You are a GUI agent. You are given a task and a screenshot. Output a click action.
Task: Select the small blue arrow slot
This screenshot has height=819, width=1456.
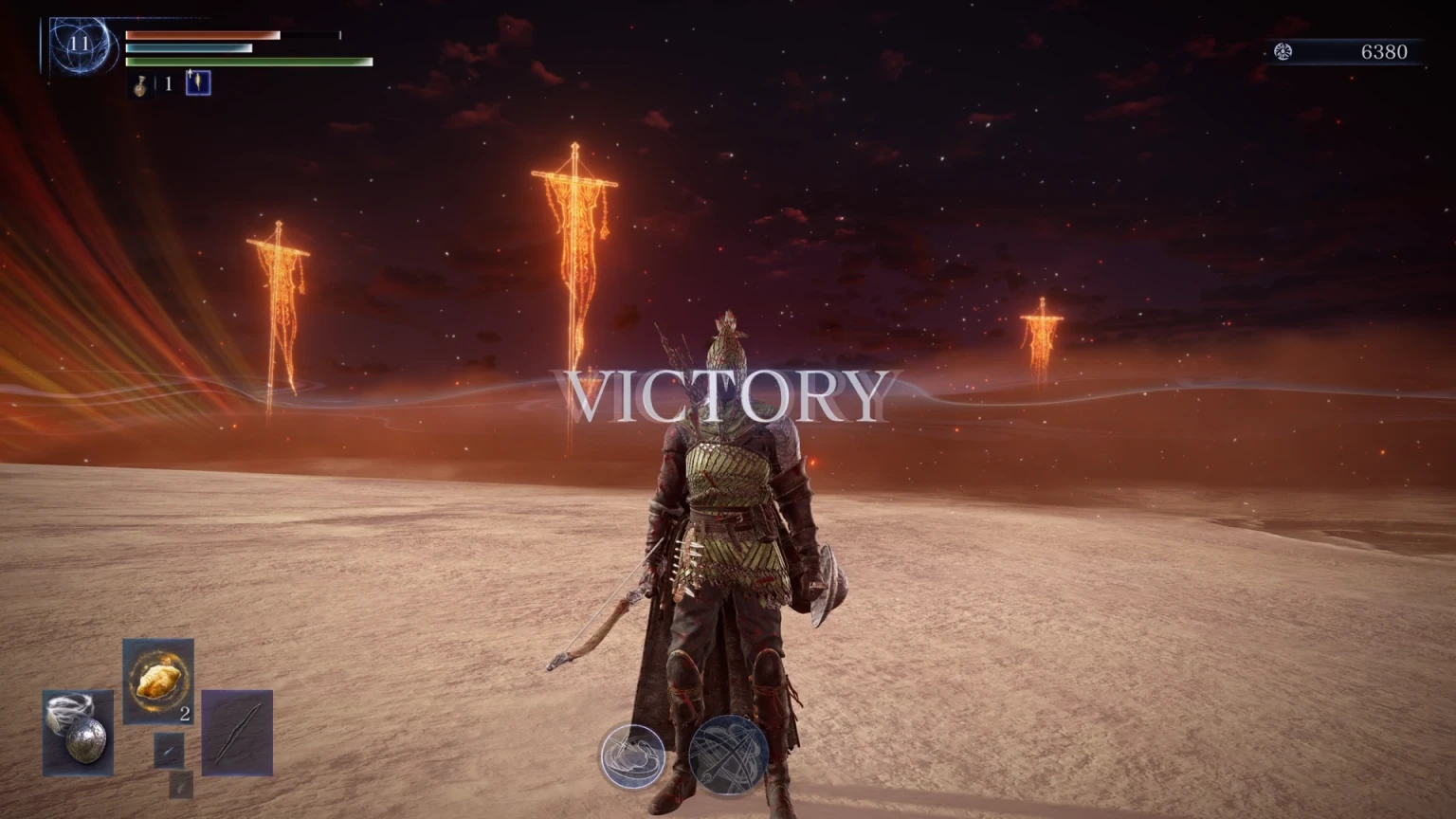[x=169, y=751]
